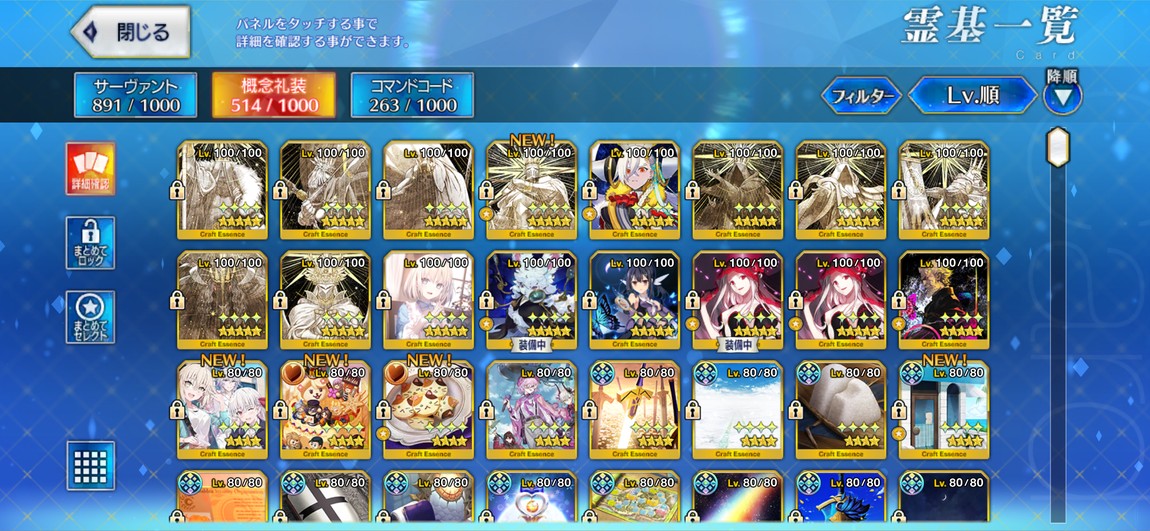1150x531 pixels.
Task: Change sorting with the Lv.順 button
Action: coord(971,96)
